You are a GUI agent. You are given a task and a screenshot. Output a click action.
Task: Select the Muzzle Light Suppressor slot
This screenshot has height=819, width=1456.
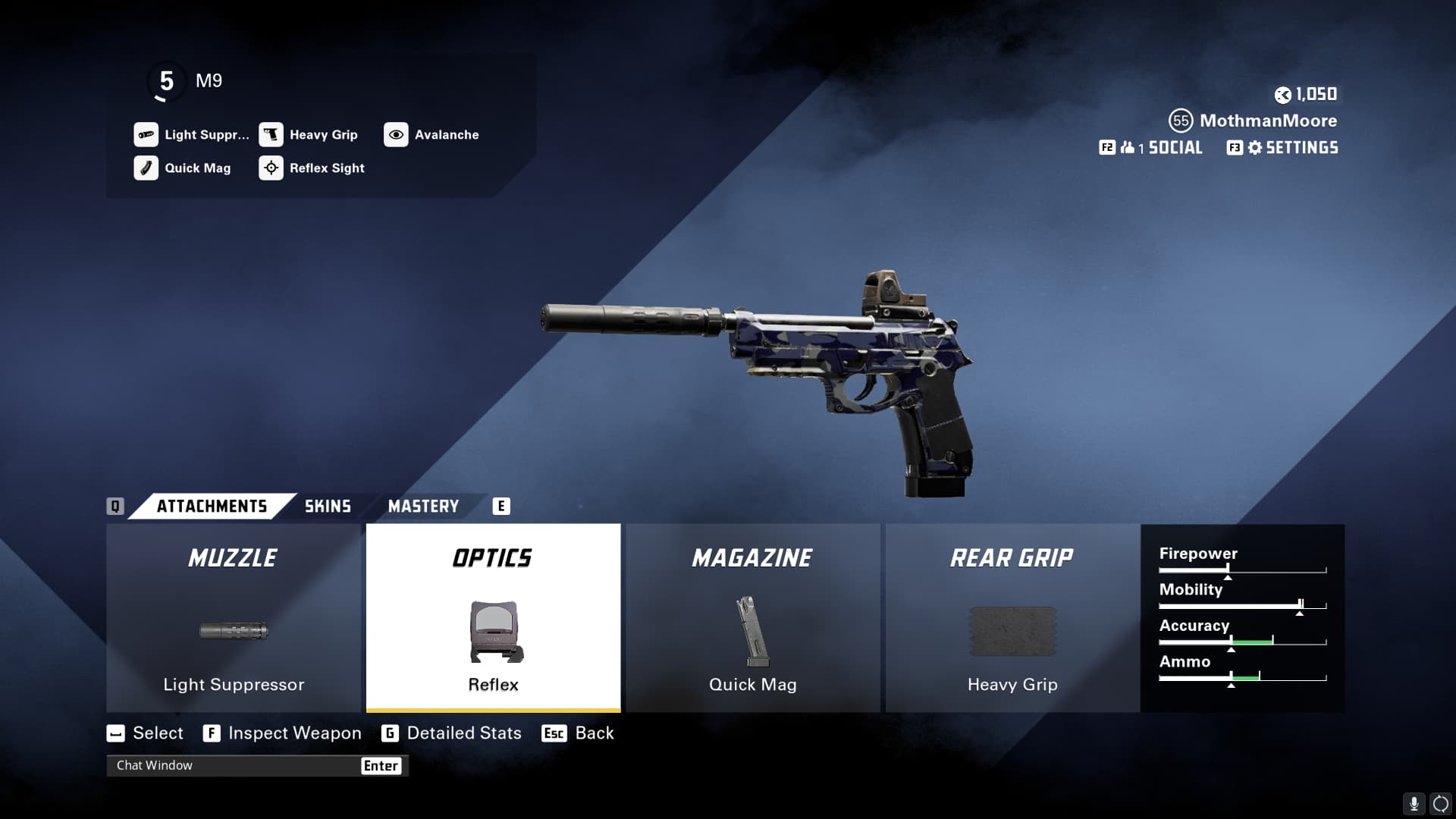[x=234, y=618]
